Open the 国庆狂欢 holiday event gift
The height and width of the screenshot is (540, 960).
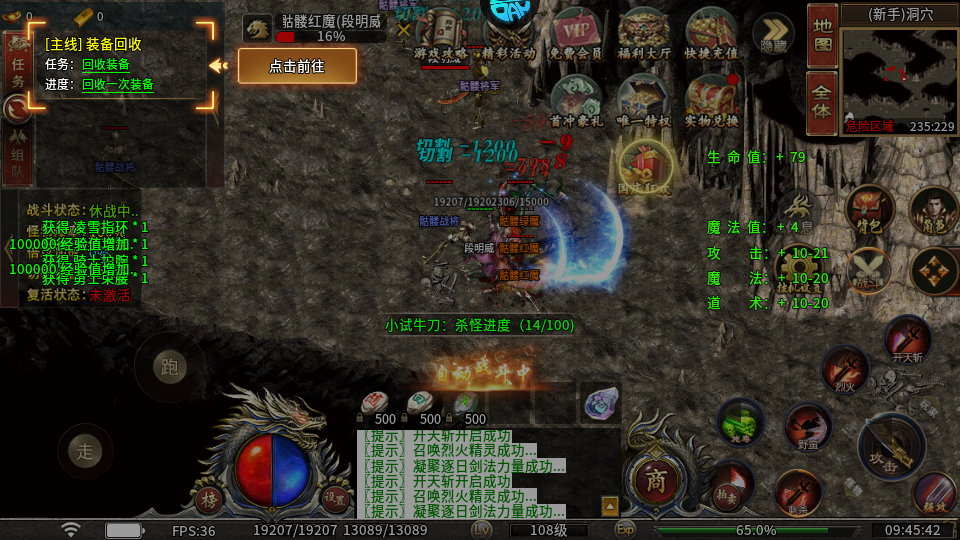point(644,165)
